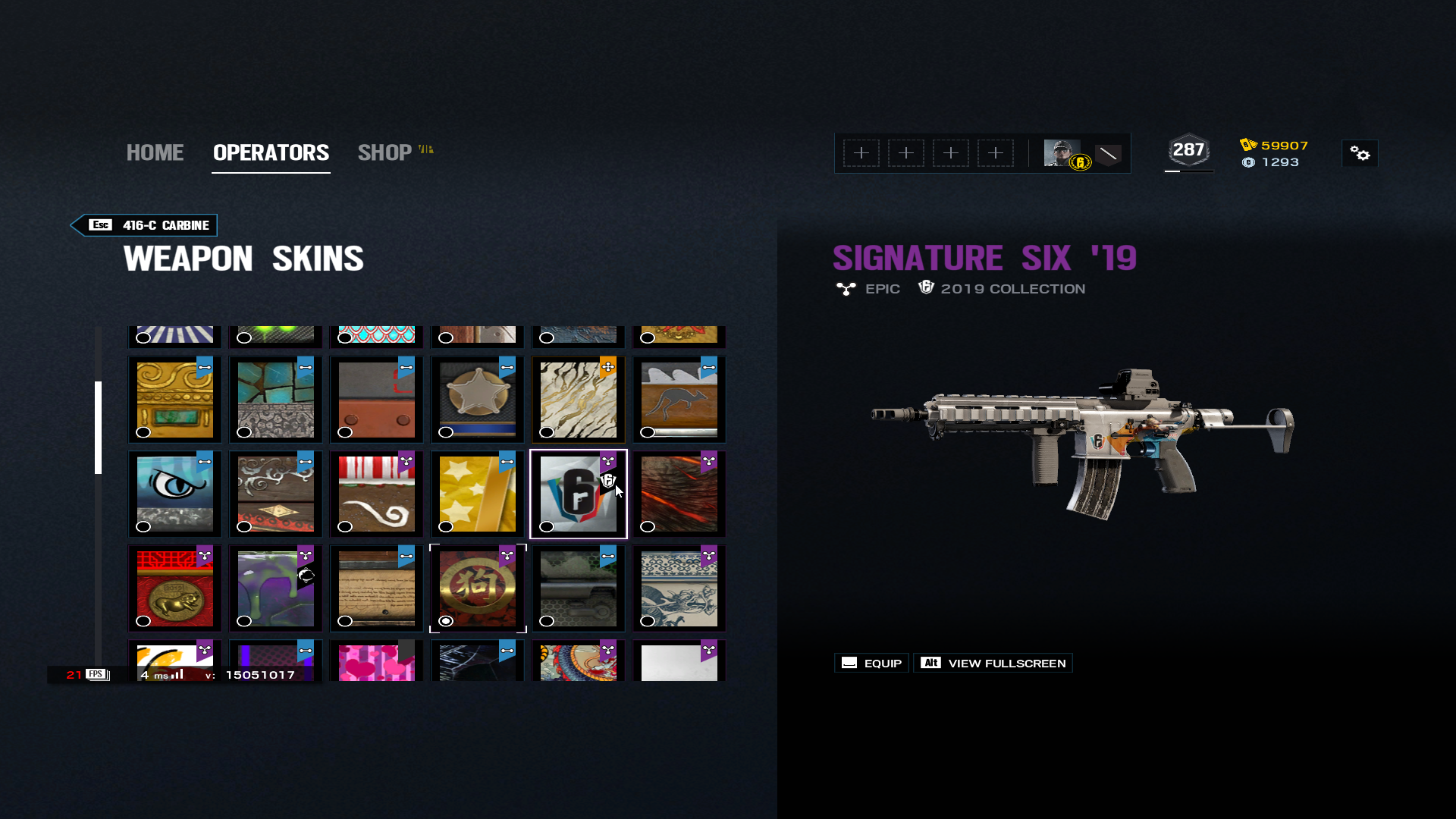Select the blue porcelain dragon skin

coord(679,588)
